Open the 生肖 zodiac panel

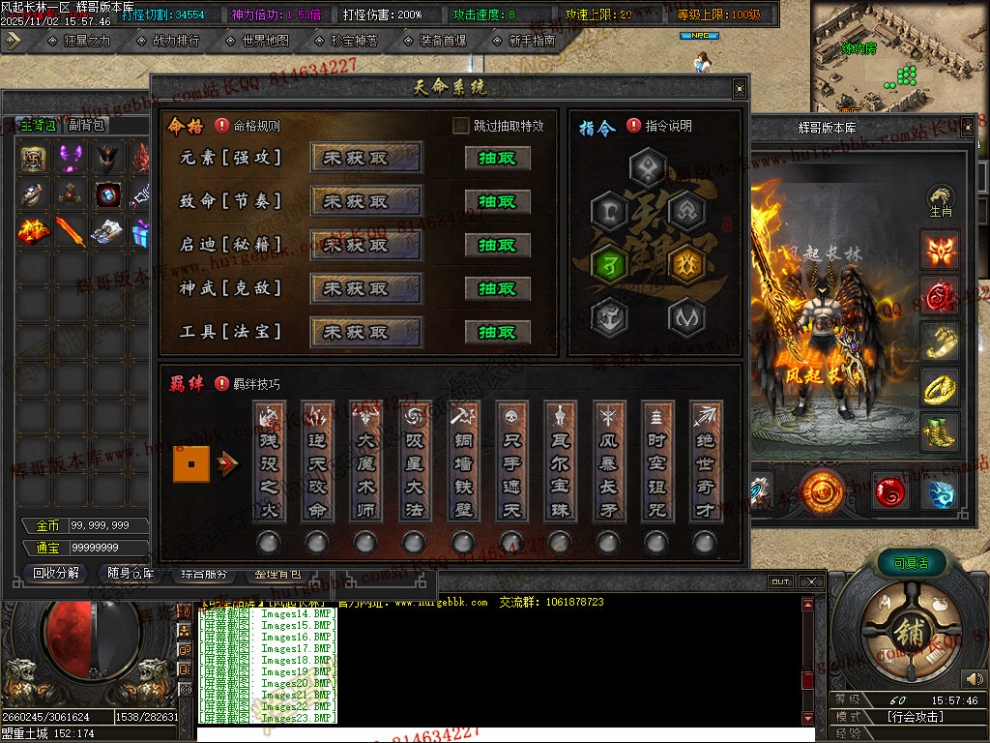pos(940,200)
